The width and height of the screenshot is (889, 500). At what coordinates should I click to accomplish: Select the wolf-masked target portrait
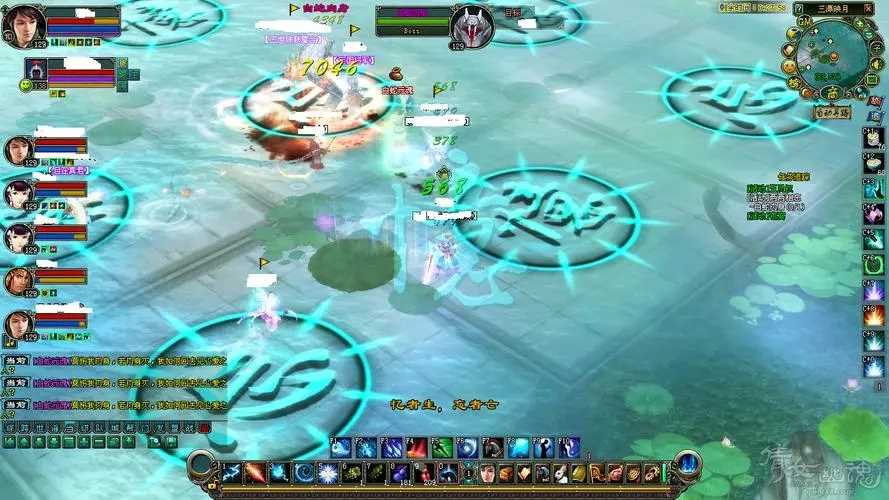click(x=471, y=25)
